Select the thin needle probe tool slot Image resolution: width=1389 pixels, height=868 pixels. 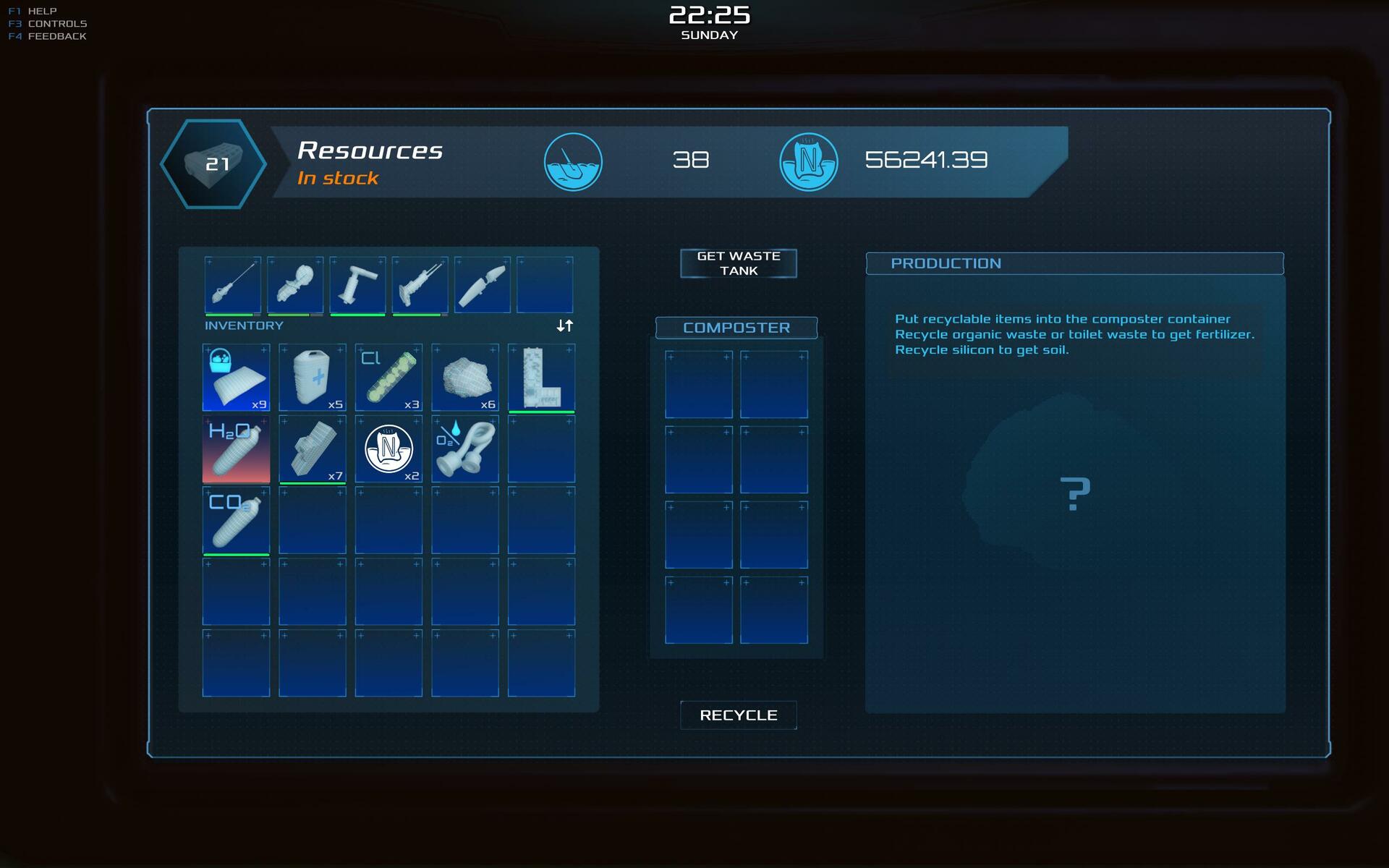[233, 285]
